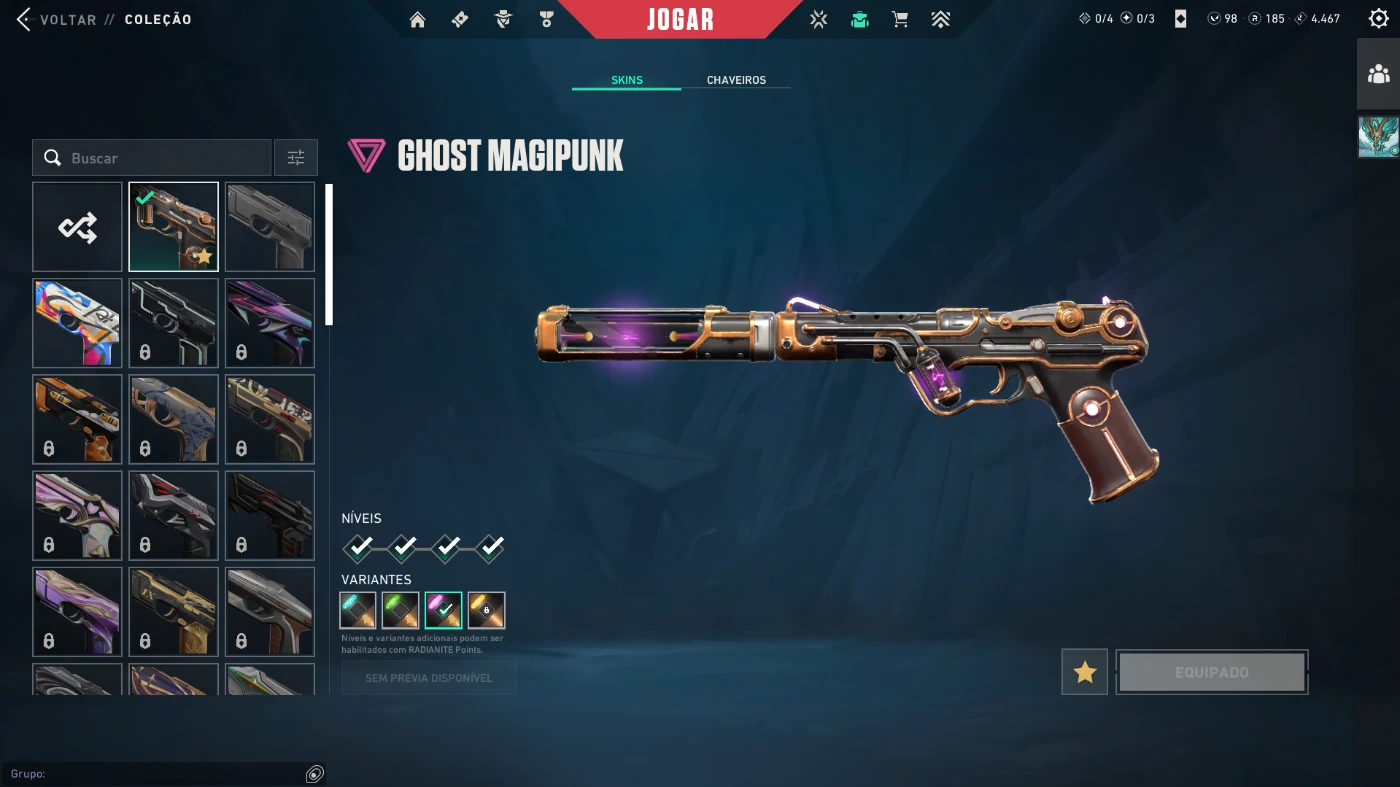Select the Skins tab

[627, 80]
